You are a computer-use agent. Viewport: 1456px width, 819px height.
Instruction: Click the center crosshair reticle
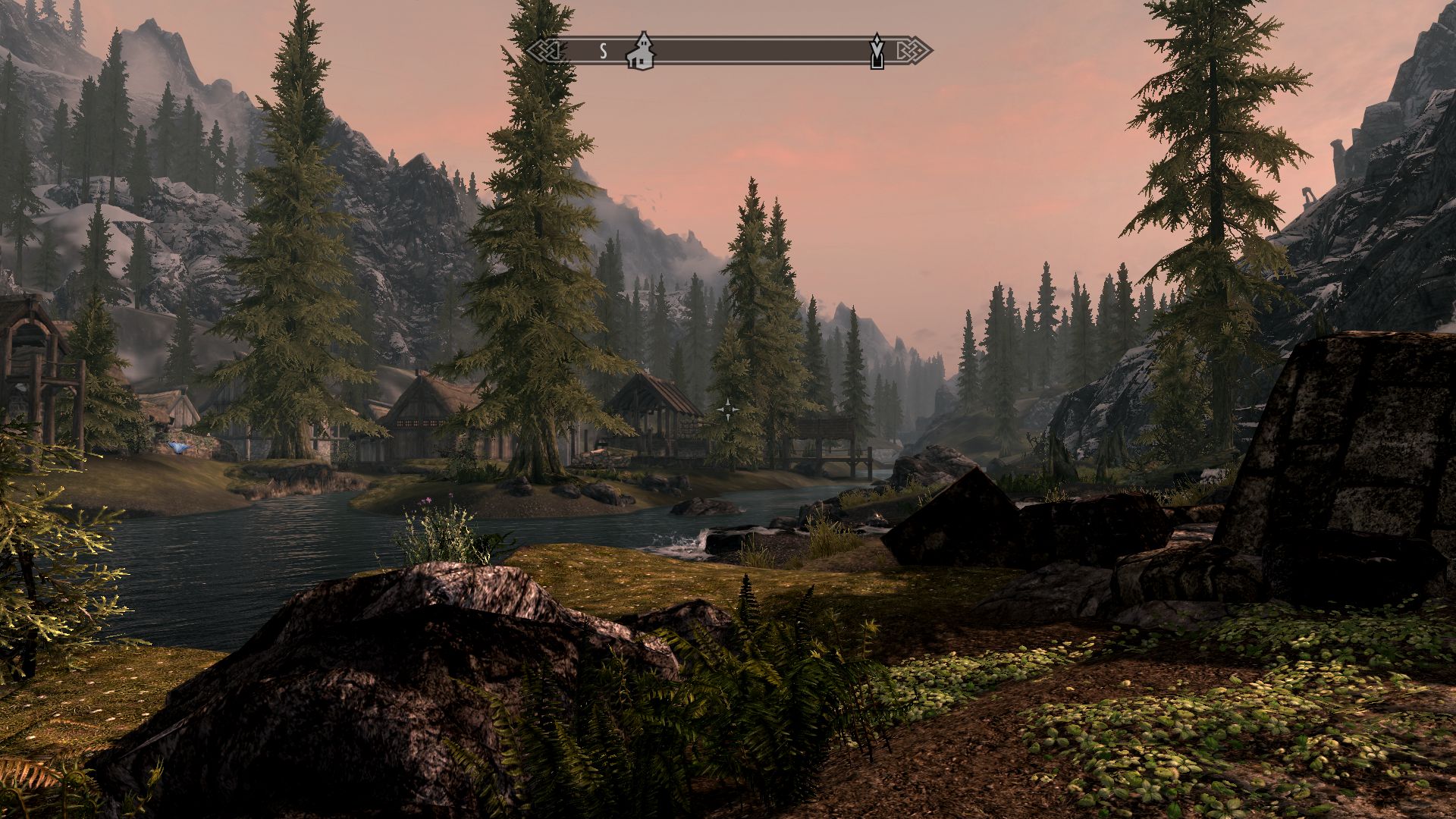coord(728,409)
